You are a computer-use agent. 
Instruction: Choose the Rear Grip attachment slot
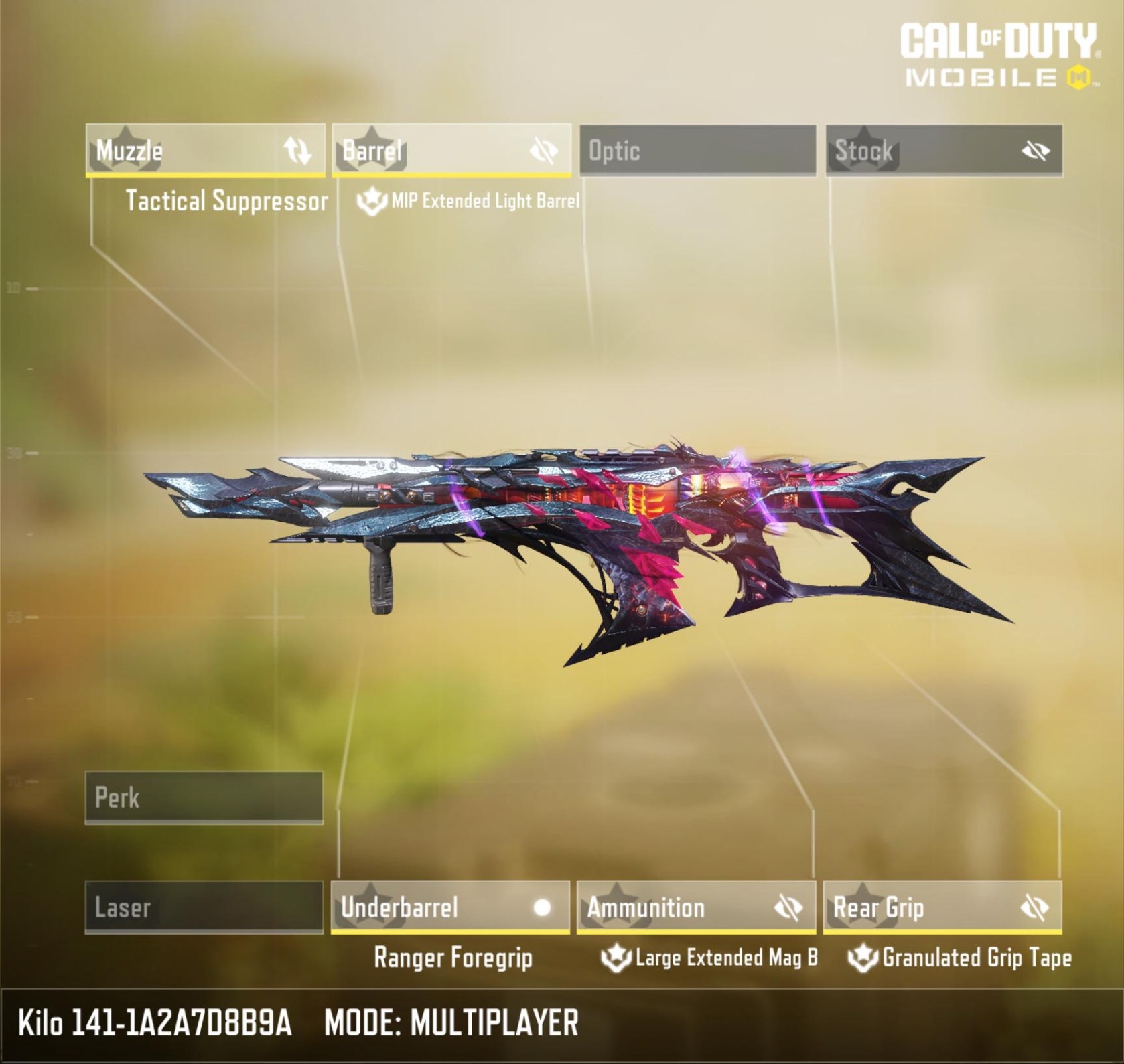pos(918,907)
